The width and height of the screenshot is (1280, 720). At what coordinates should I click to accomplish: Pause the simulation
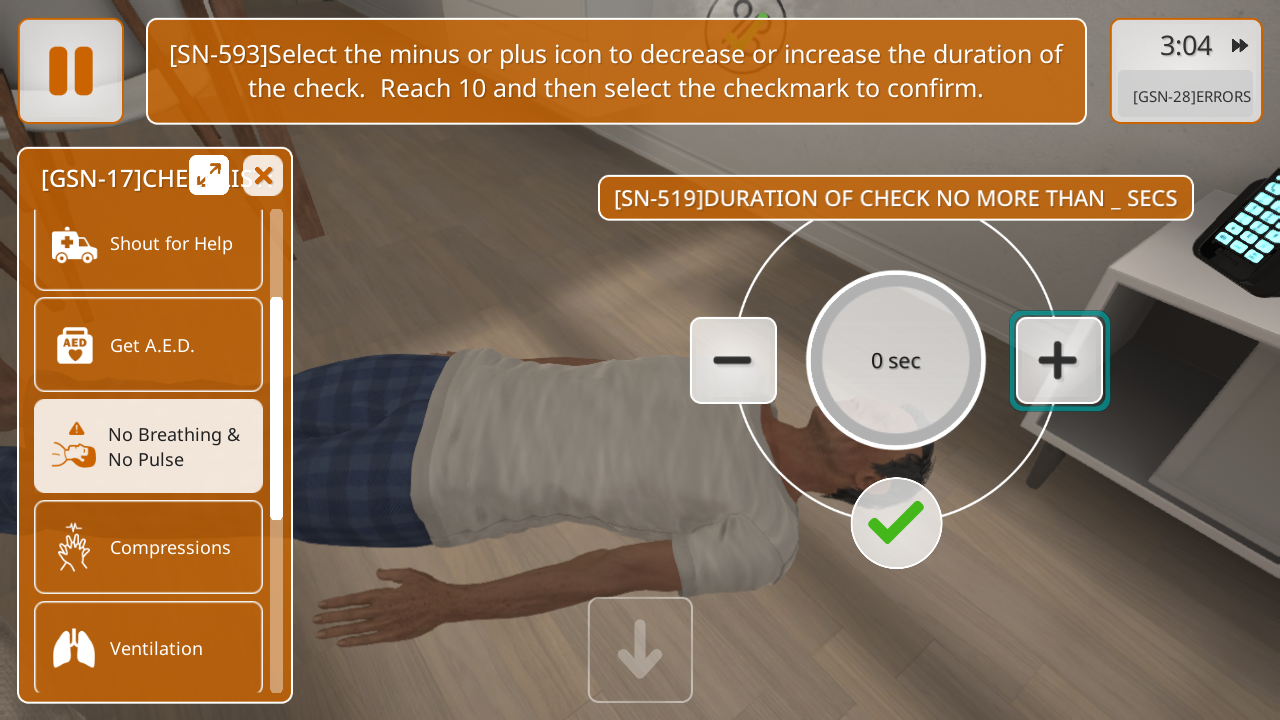point(71,71)
